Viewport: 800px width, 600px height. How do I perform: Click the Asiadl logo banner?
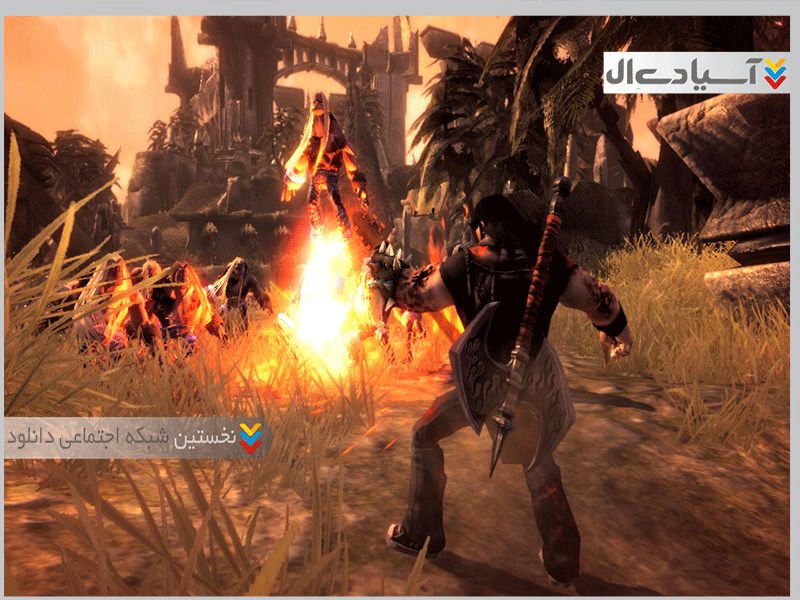point(696,73)
